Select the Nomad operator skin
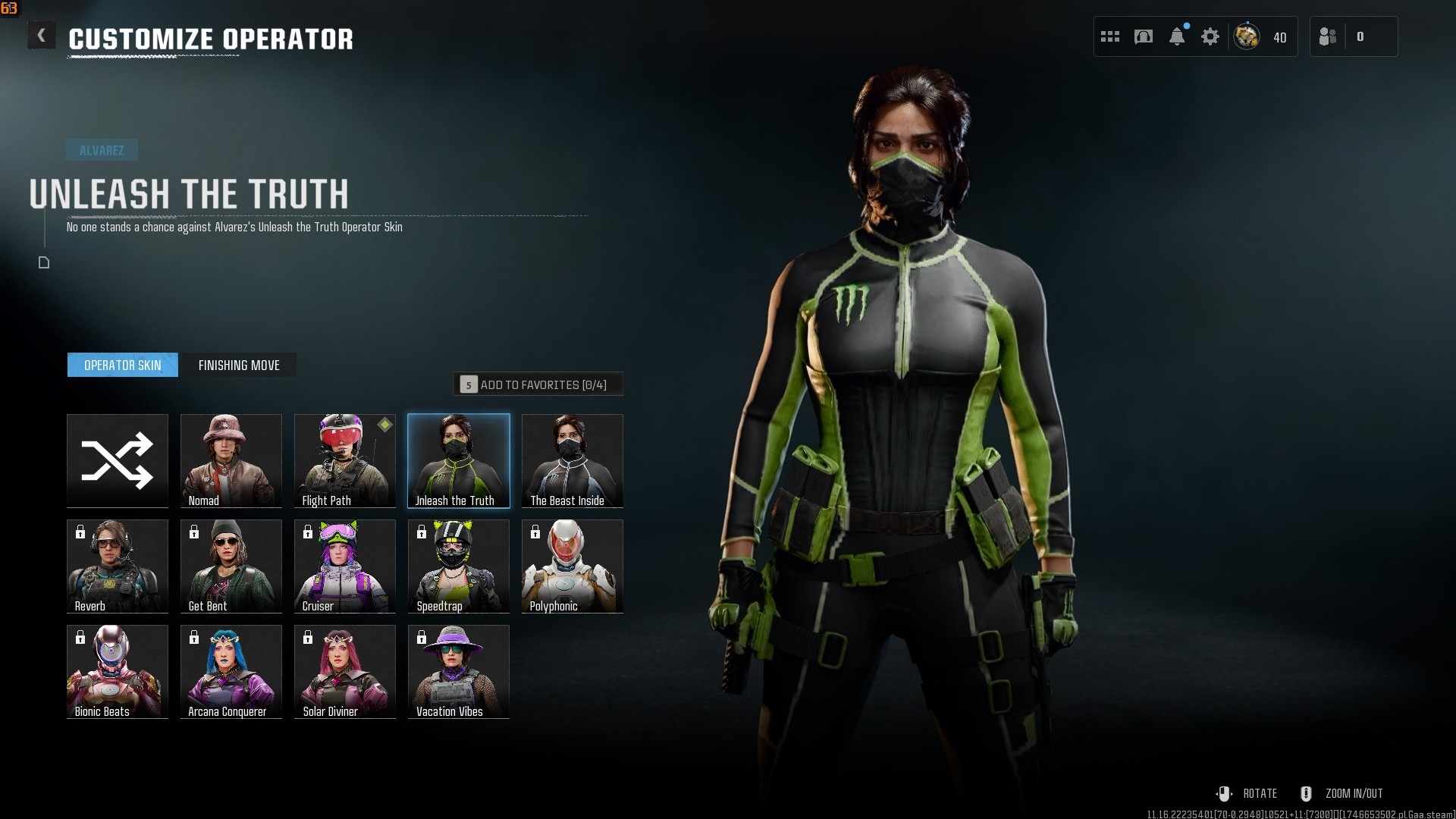 coord(231,460)
